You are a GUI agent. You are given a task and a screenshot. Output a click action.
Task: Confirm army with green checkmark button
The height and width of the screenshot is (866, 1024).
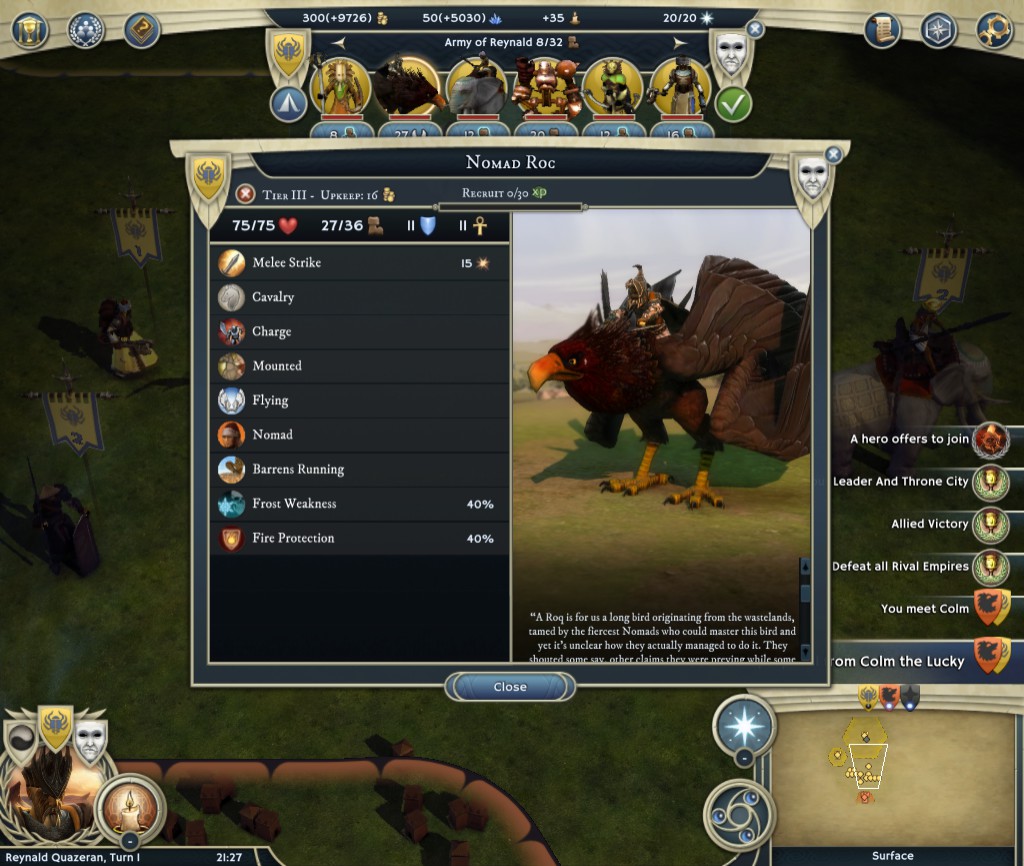[733, 104]
